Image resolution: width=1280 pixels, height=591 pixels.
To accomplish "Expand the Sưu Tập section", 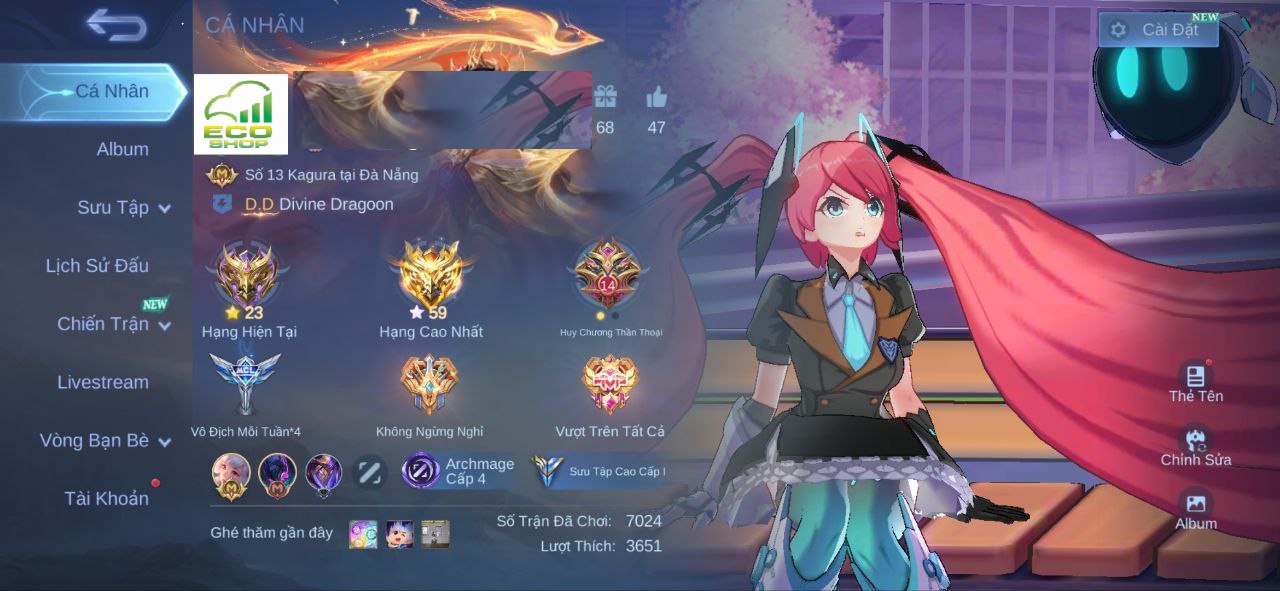I will click(123, 207).
